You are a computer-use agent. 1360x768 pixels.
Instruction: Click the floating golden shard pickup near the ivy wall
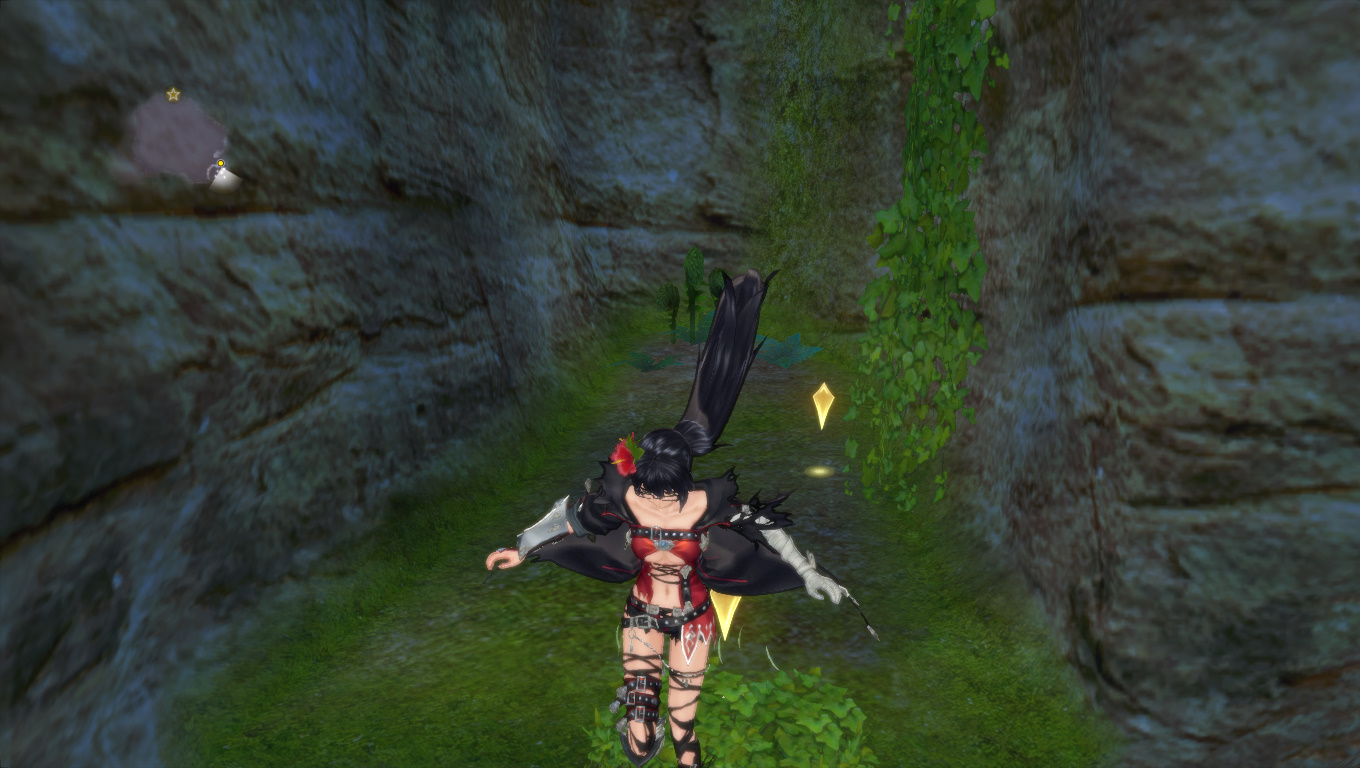[822, 400]
